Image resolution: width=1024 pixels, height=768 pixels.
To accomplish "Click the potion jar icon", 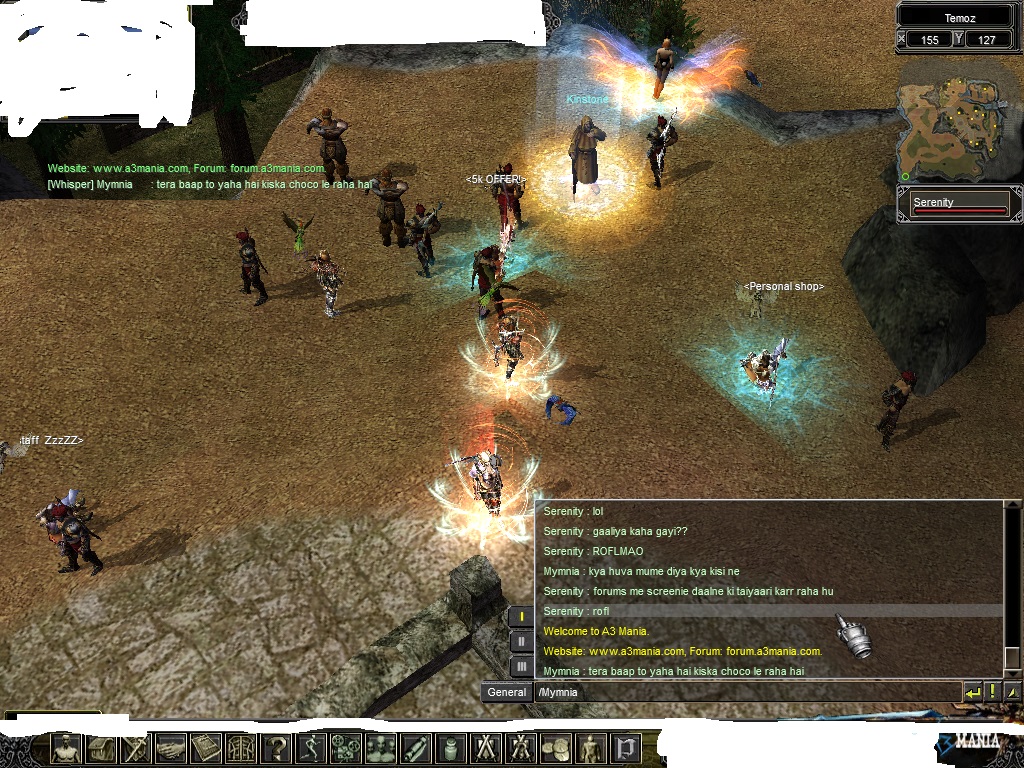I will [x=451, y=748].
